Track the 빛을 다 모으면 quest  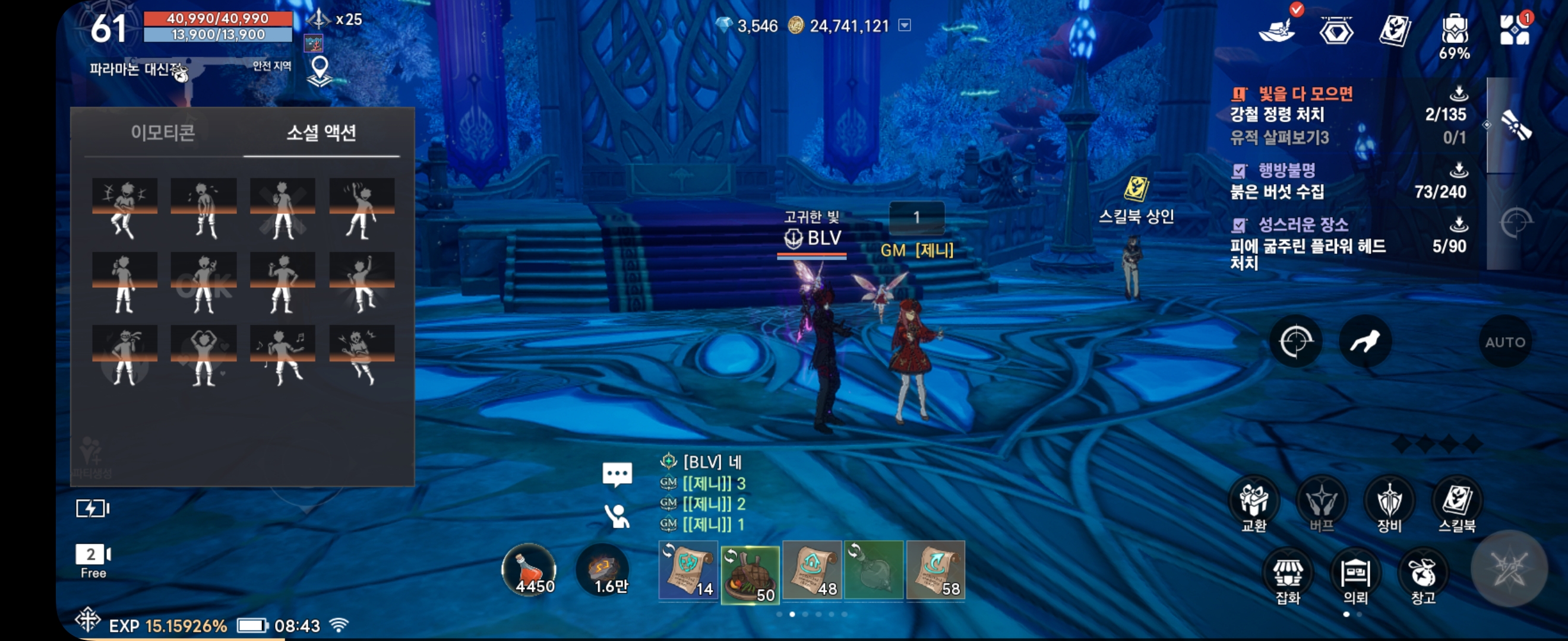(1305, 94)
